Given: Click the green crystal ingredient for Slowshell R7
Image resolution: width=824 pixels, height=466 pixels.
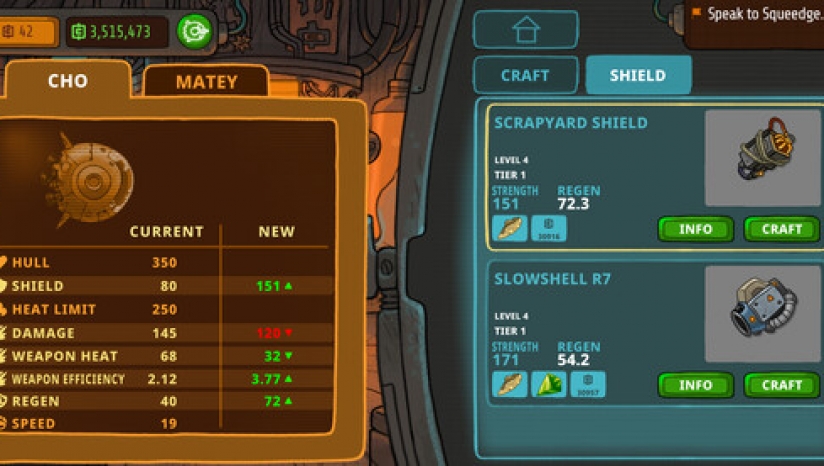Looking at the screenshot, I should (548, 385).
